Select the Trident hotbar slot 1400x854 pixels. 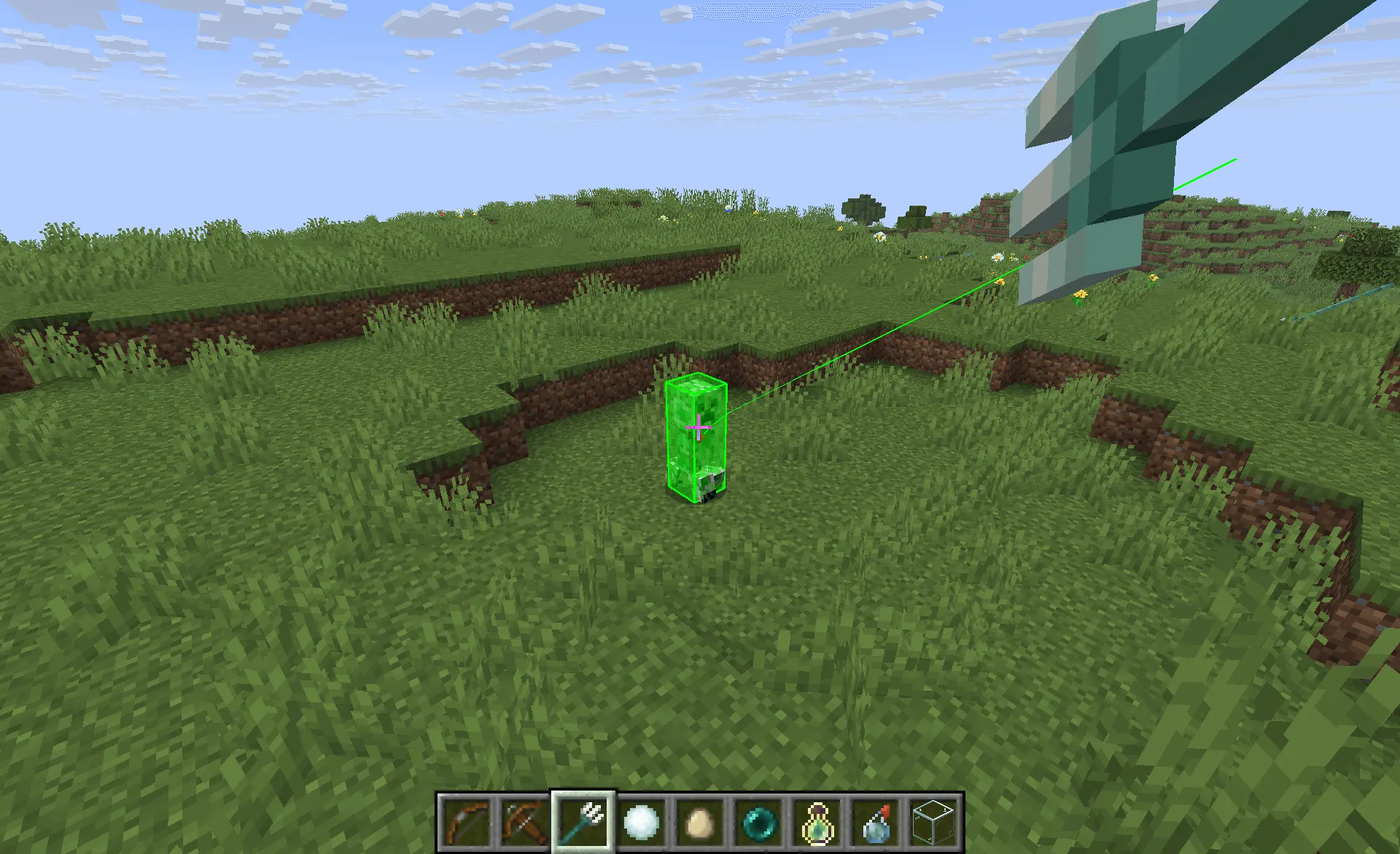(583, 820)
